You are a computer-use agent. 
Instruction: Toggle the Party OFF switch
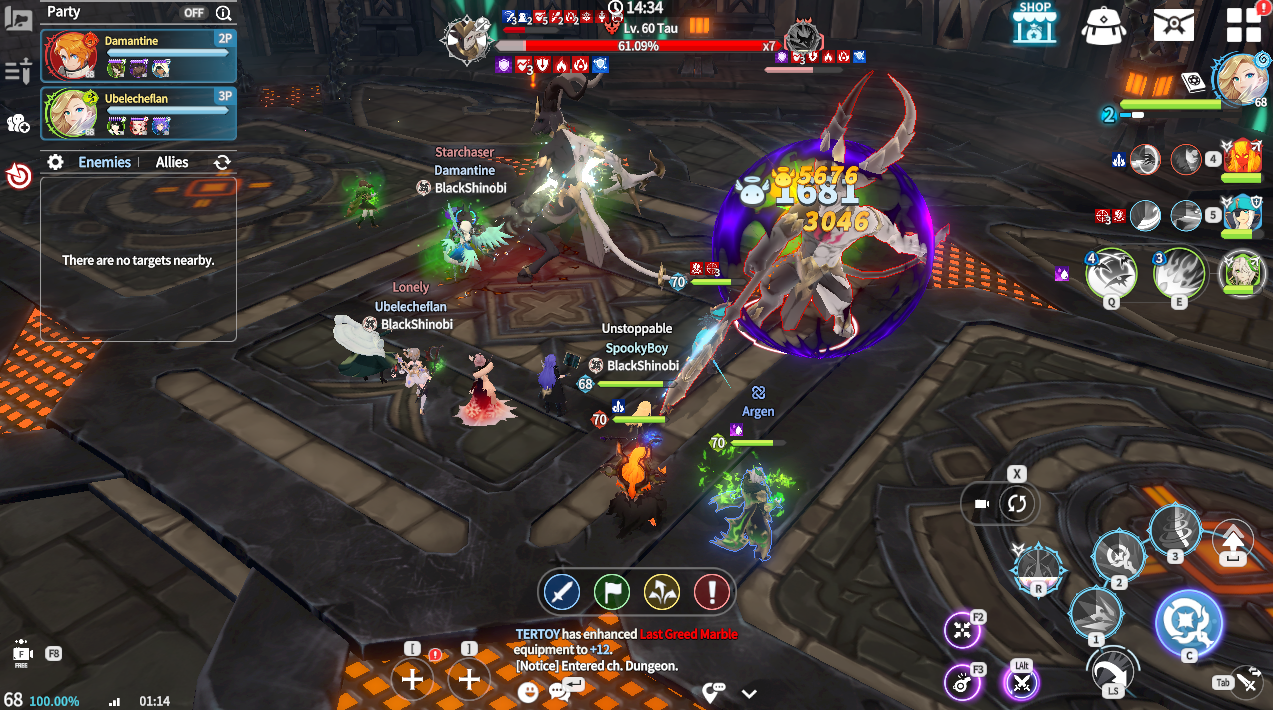point(194,13)
